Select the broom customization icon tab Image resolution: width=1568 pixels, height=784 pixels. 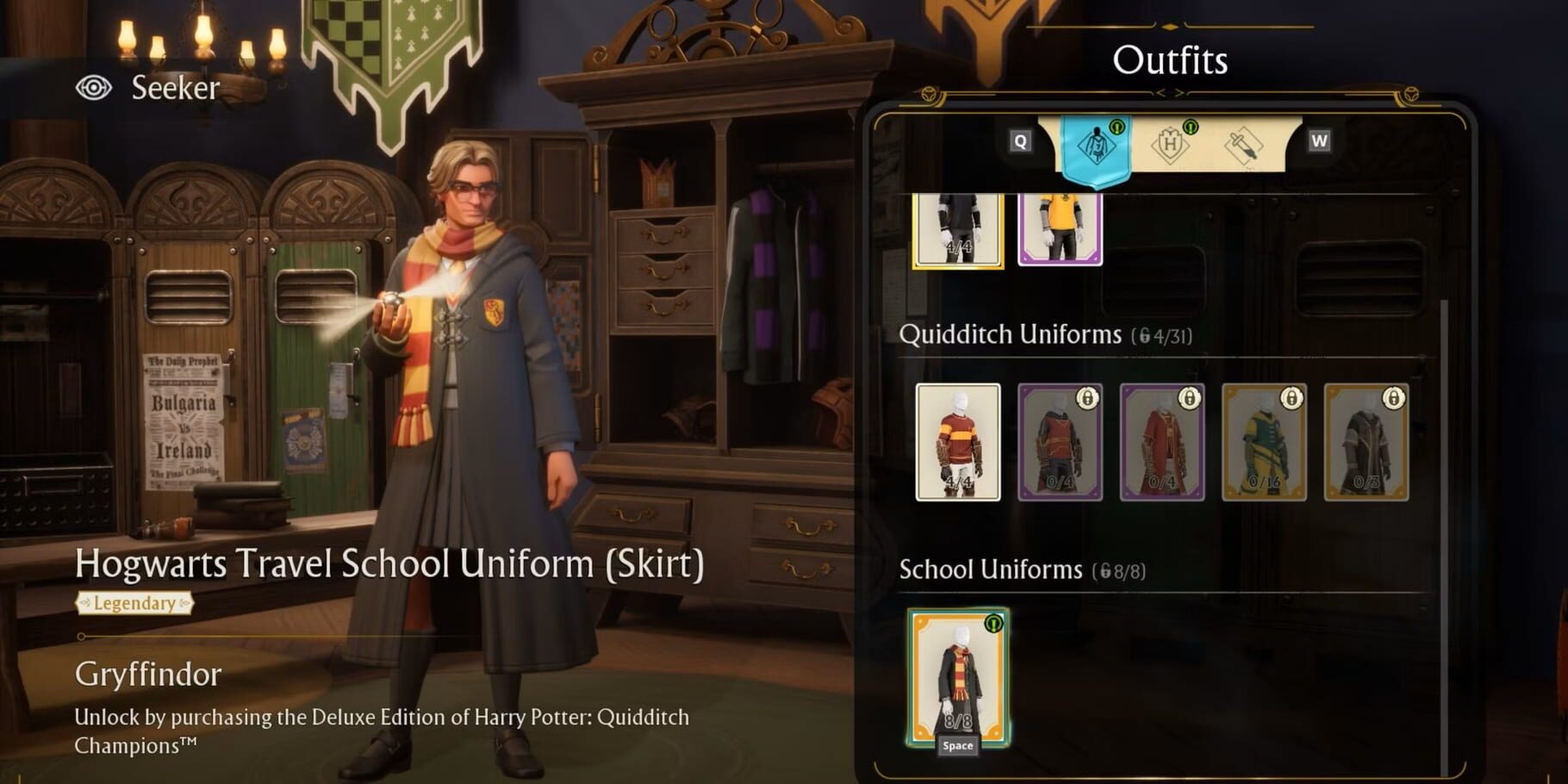1244,146
